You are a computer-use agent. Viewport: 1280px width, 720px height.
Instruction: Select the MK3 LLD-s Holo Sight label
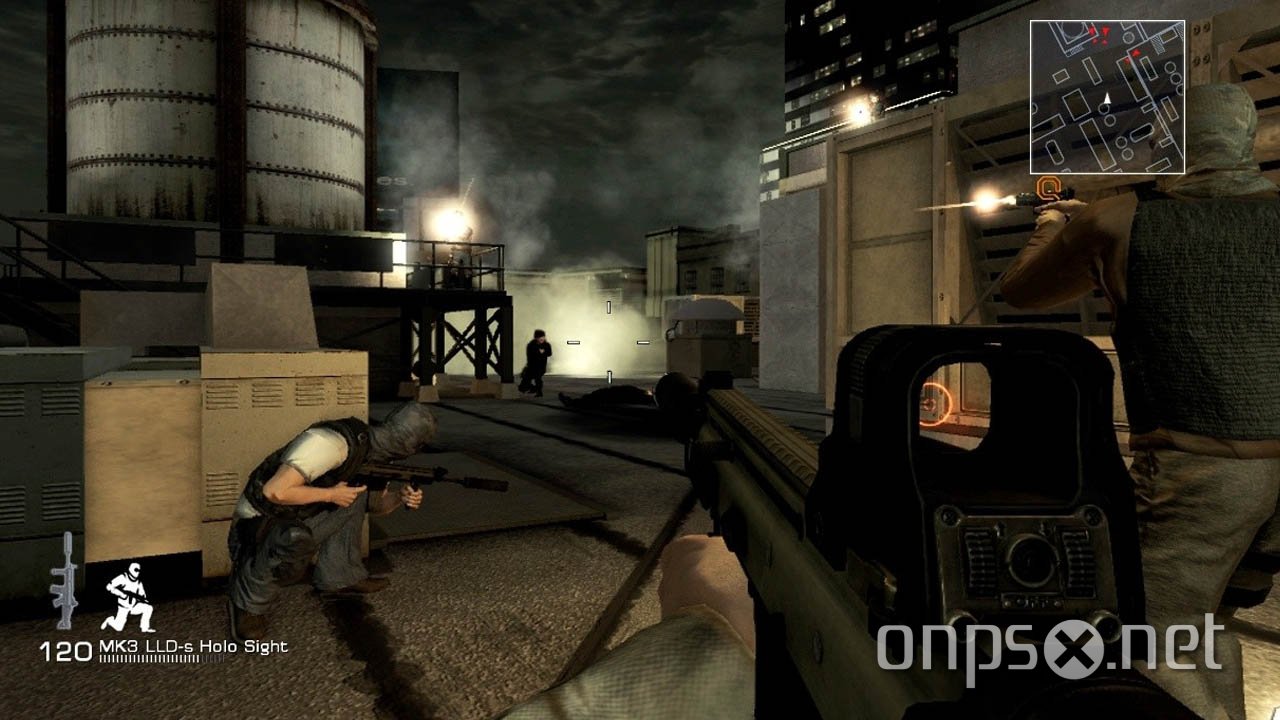tap(193, 647)
